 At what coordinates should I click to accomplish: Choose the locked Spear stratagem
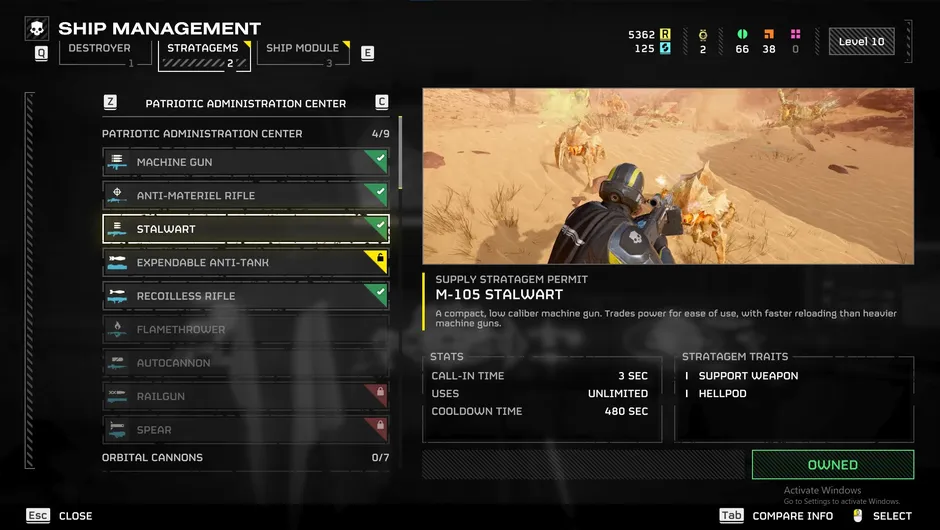pos(245,430)
